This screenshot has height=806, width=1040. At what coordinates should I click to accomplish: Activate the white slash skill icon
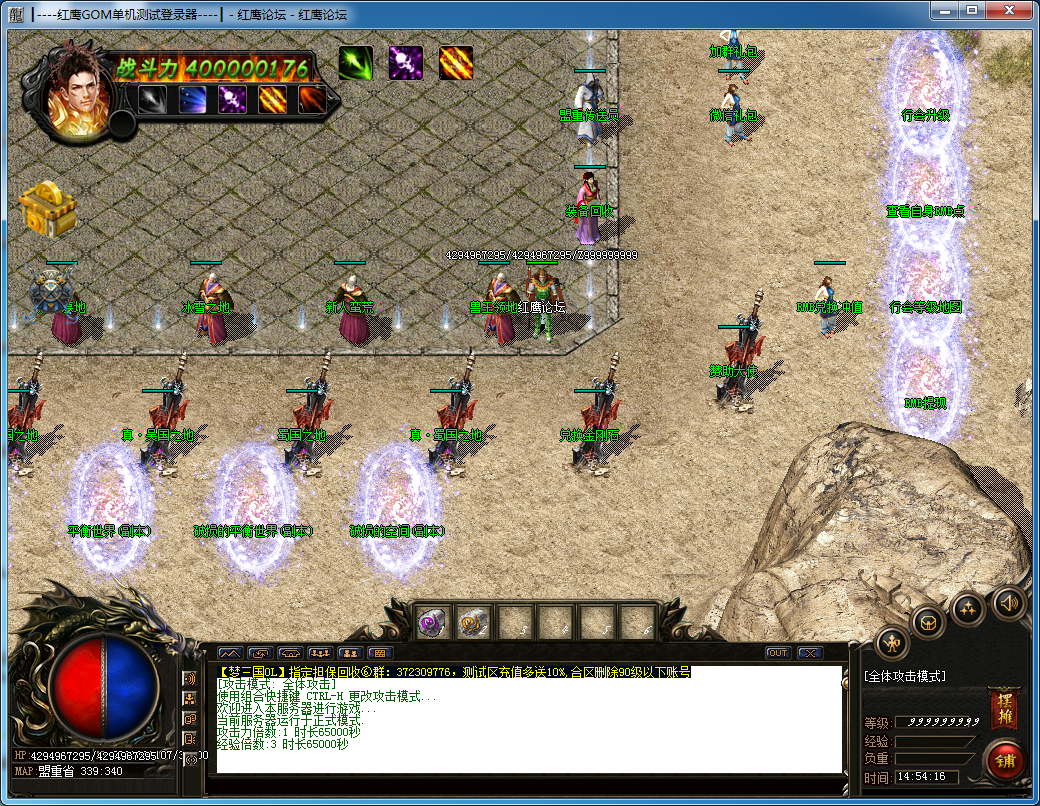(x=152, y=99)
